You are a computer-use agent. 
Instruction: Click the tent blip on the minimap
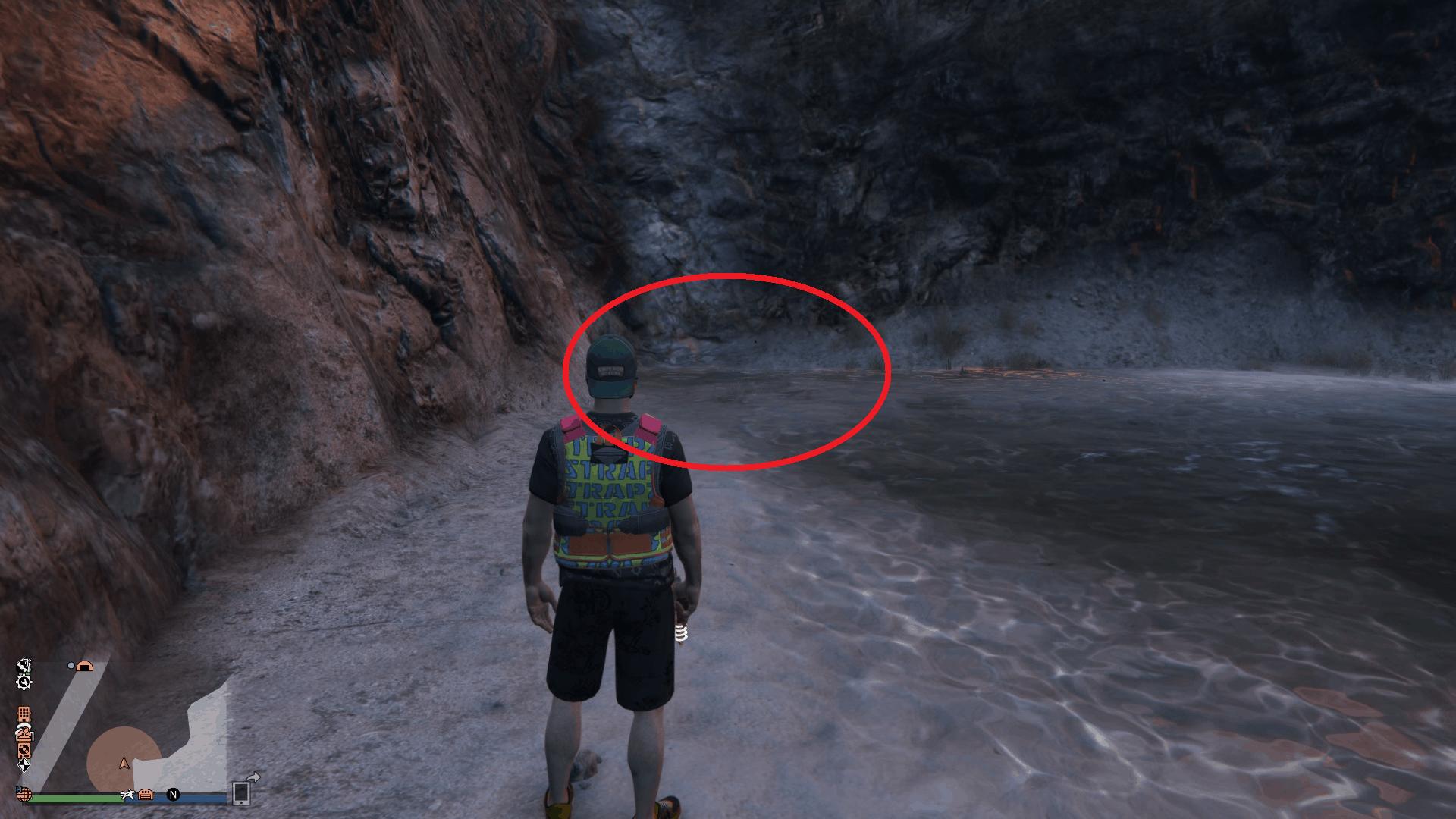coord(84,667)
